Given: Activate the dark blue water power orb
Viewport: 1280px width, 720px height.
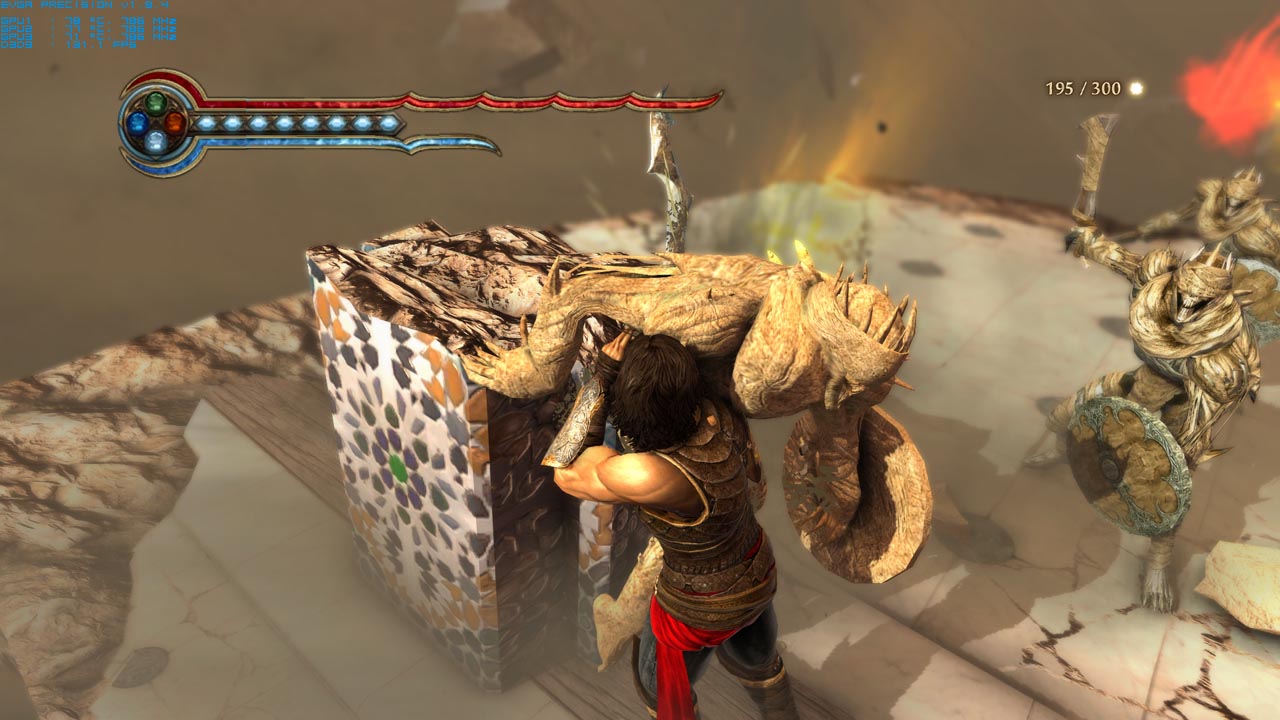Looking at the screenshot, I should pos(136,122).
